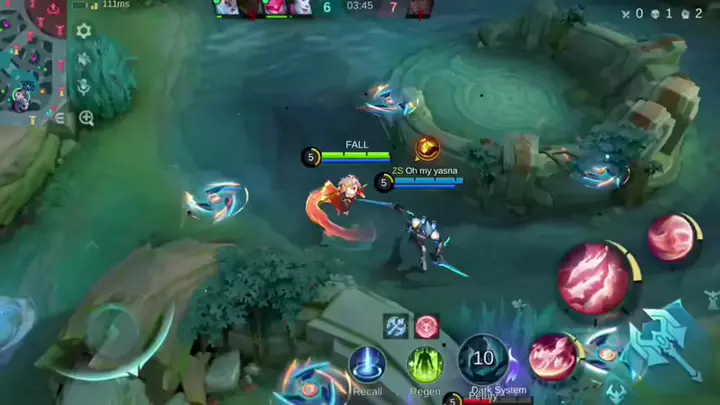Cast the large red claw skill
The image size is (720, 405).
[x=593, y=276]
